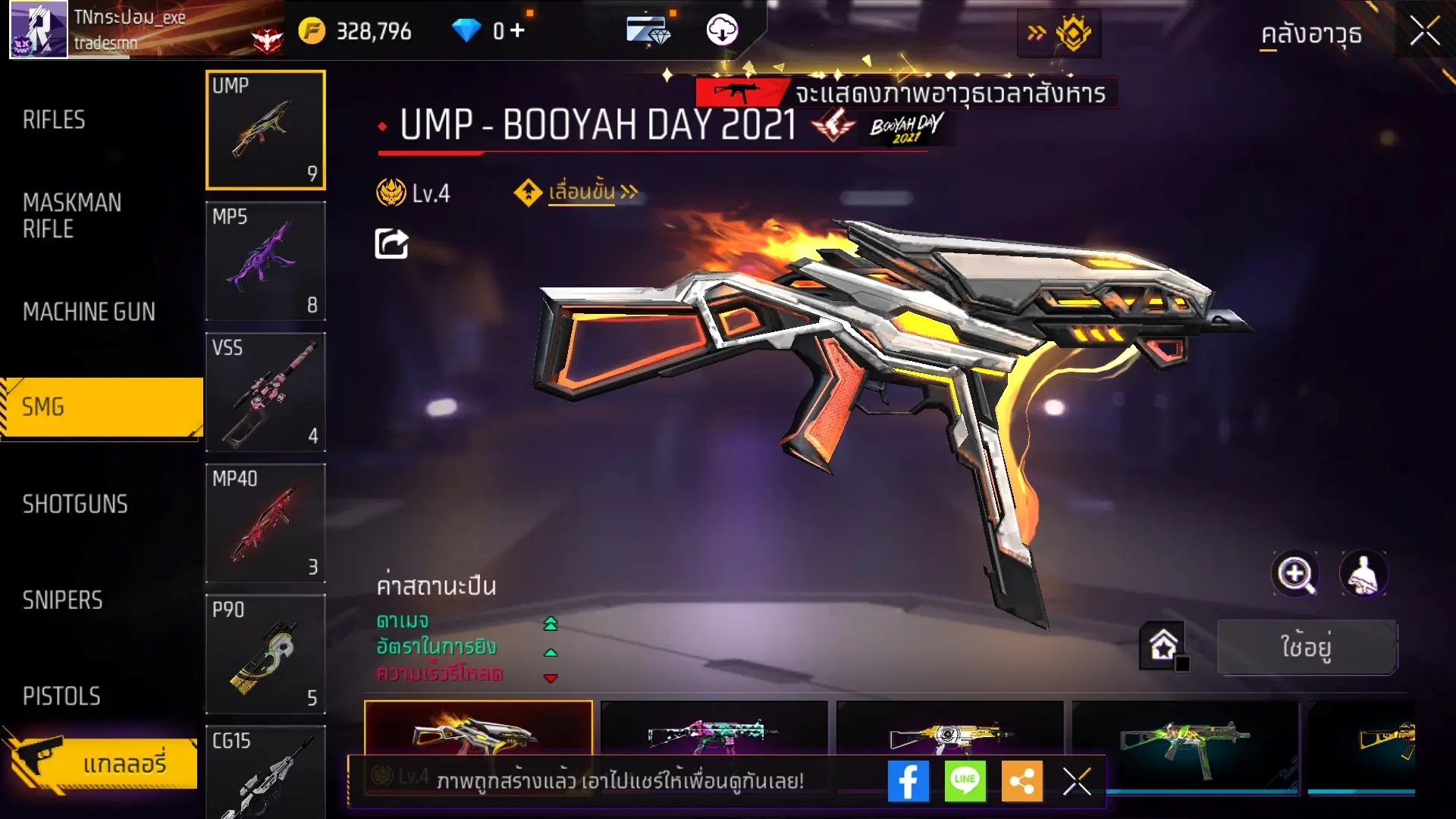Open the MASKMAN RIFLE category

click(x=72, y=215)
